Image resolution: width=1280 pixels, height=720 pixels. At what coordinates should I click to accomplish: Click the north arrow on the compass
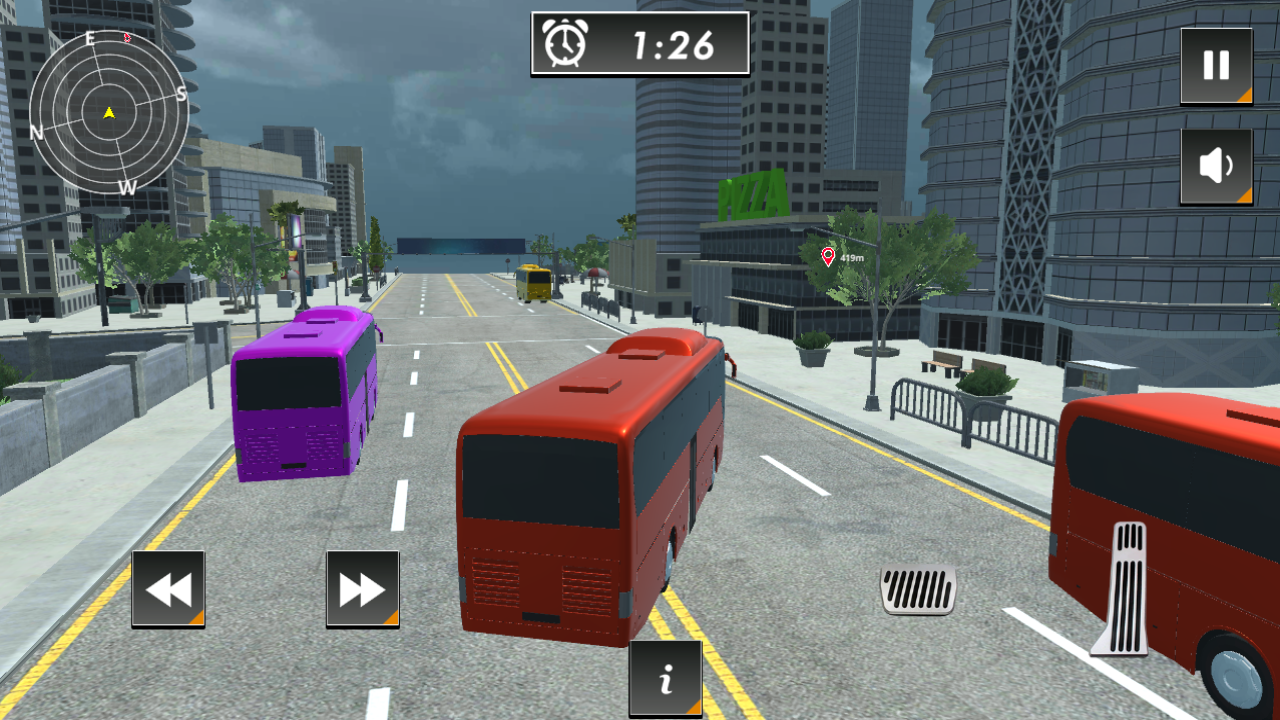36,130
